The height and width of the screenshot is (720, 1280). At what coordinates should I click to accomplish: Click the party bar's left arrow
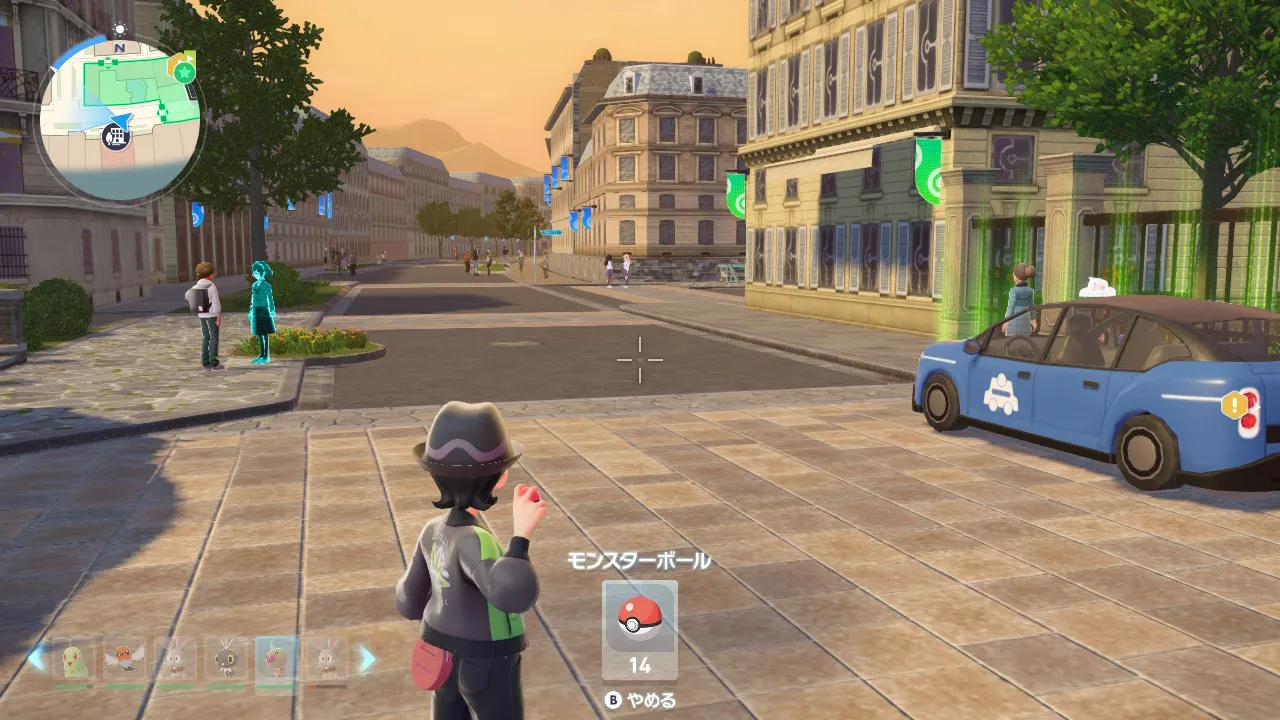36,658
